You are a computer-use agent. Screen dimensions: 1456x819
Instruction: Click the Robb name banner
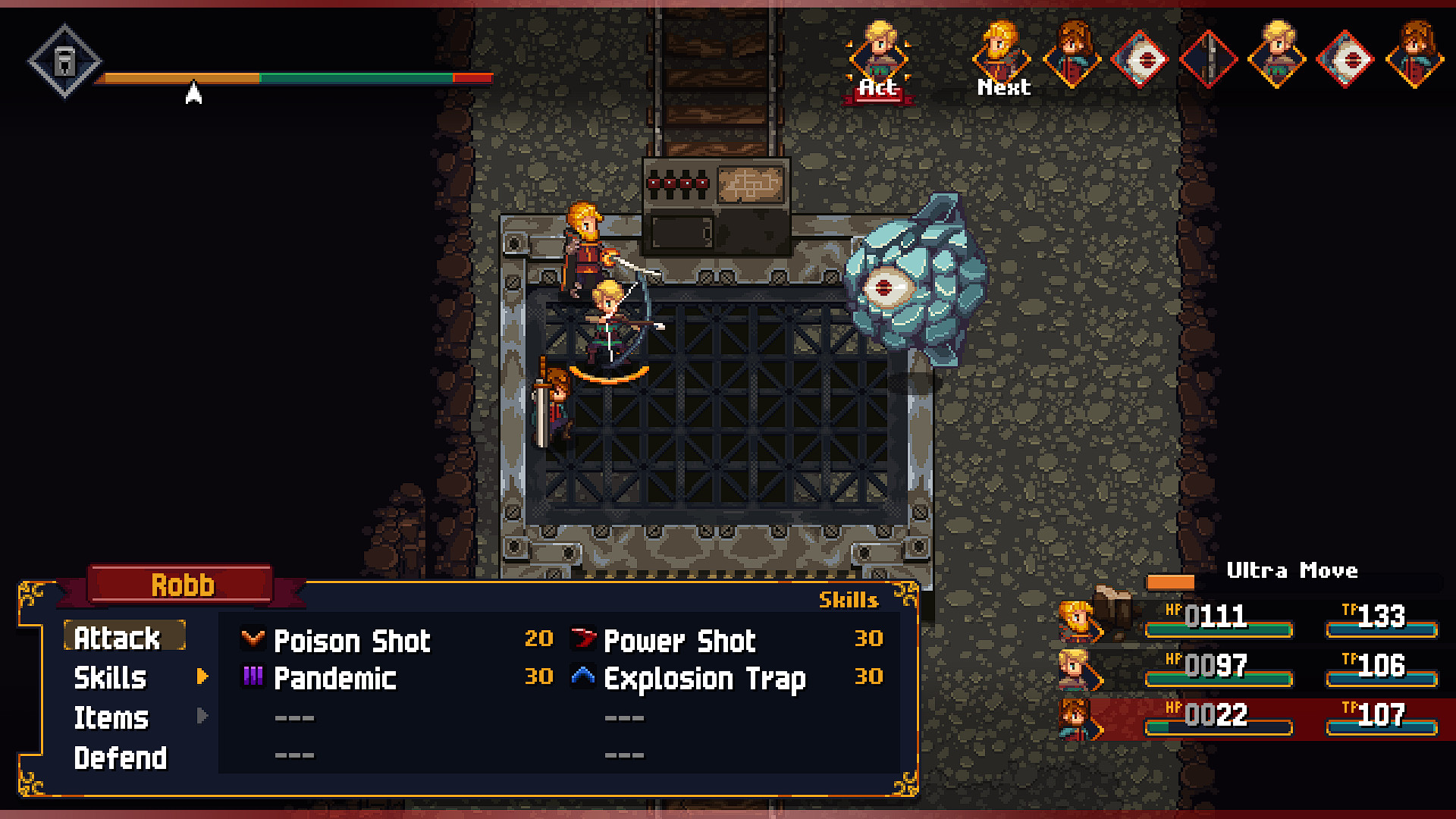[183, 584]
